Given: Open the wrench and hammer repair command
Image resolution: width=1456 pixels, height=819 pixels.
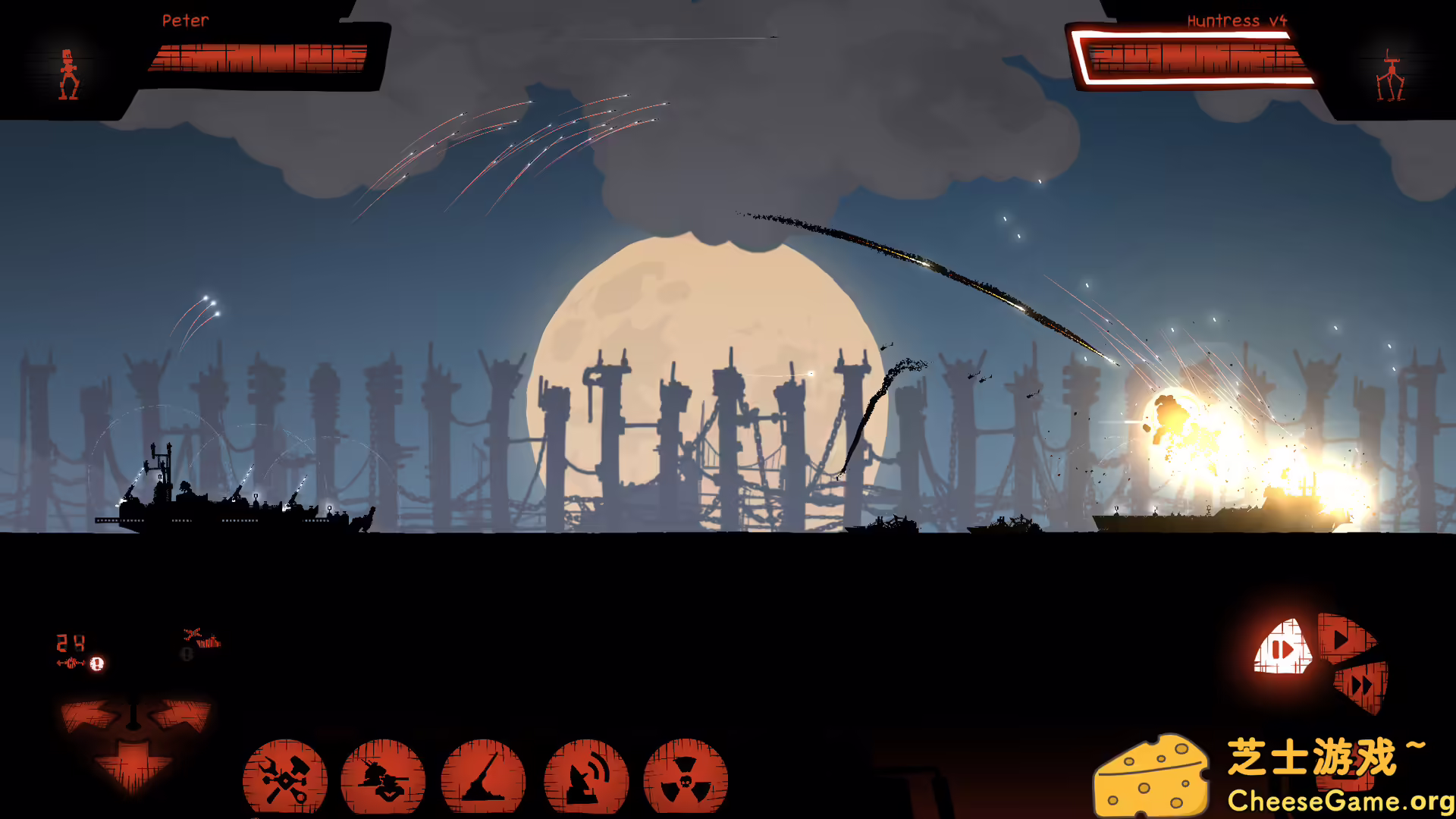Looking at the screenshot, I should pos(285,778).
